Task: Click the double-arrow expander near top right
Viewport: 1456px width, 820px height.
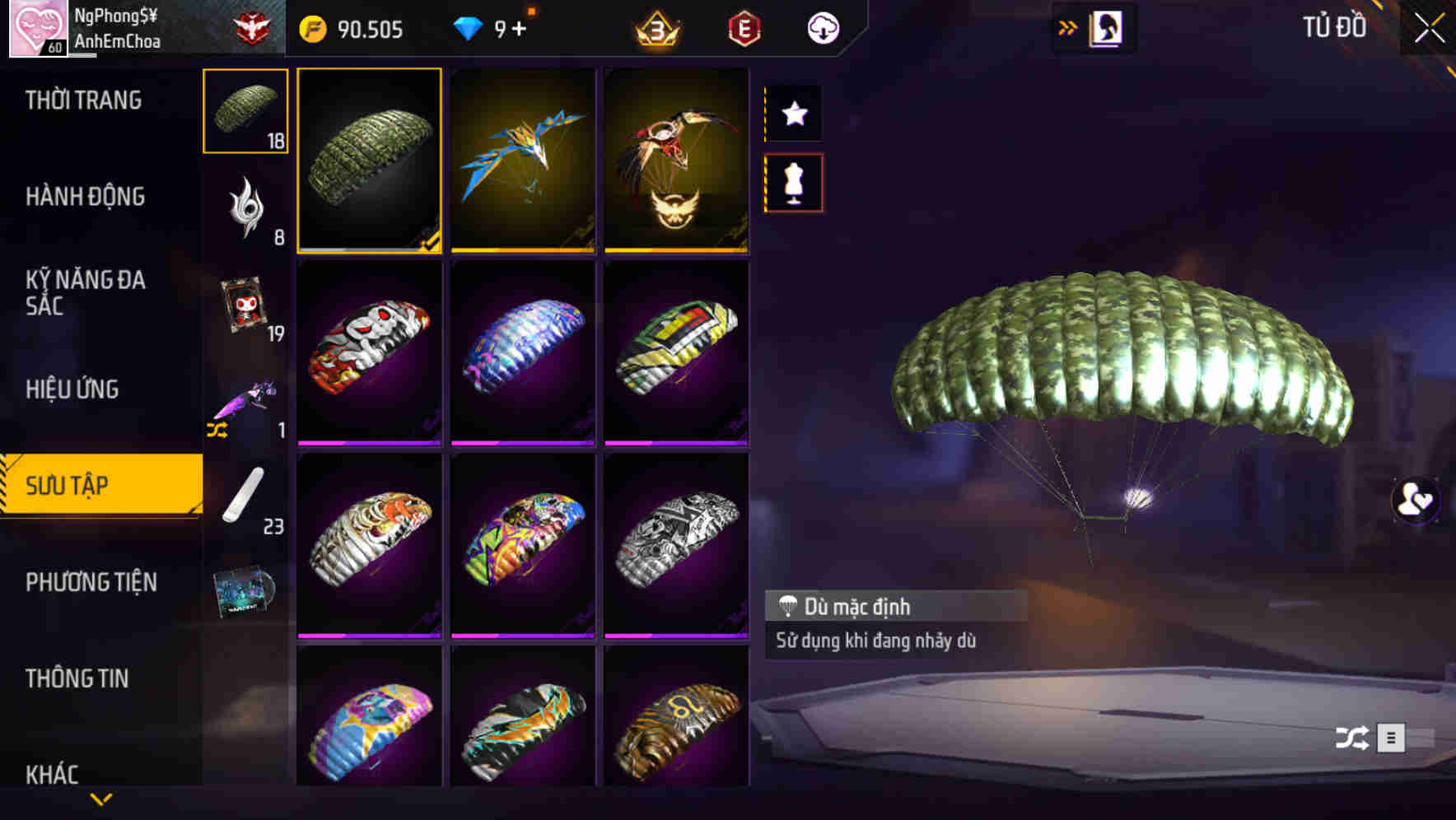Action: coord(1068,26)
